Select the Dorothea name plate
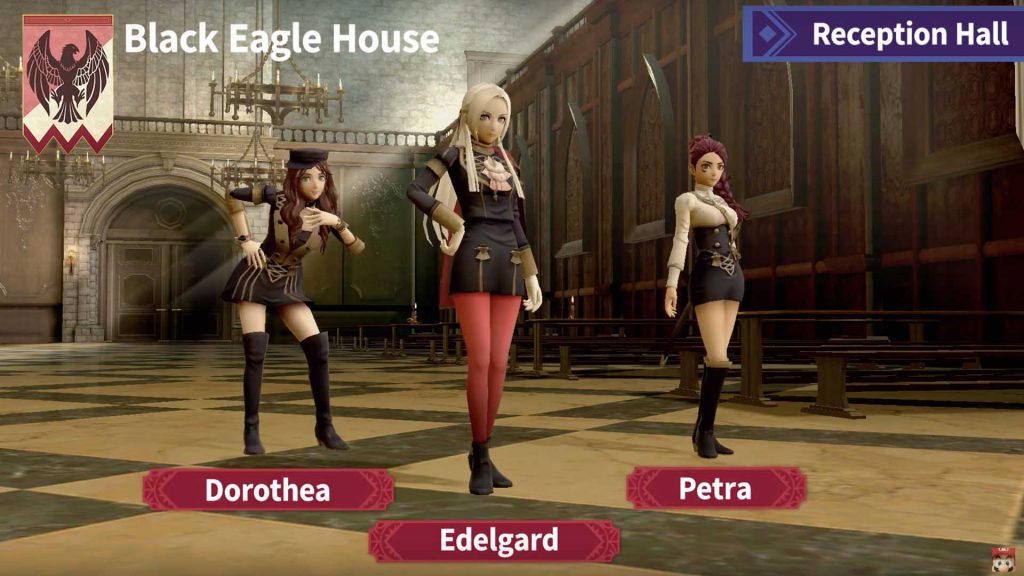The image size is (1024, 576). pos(267,490)
